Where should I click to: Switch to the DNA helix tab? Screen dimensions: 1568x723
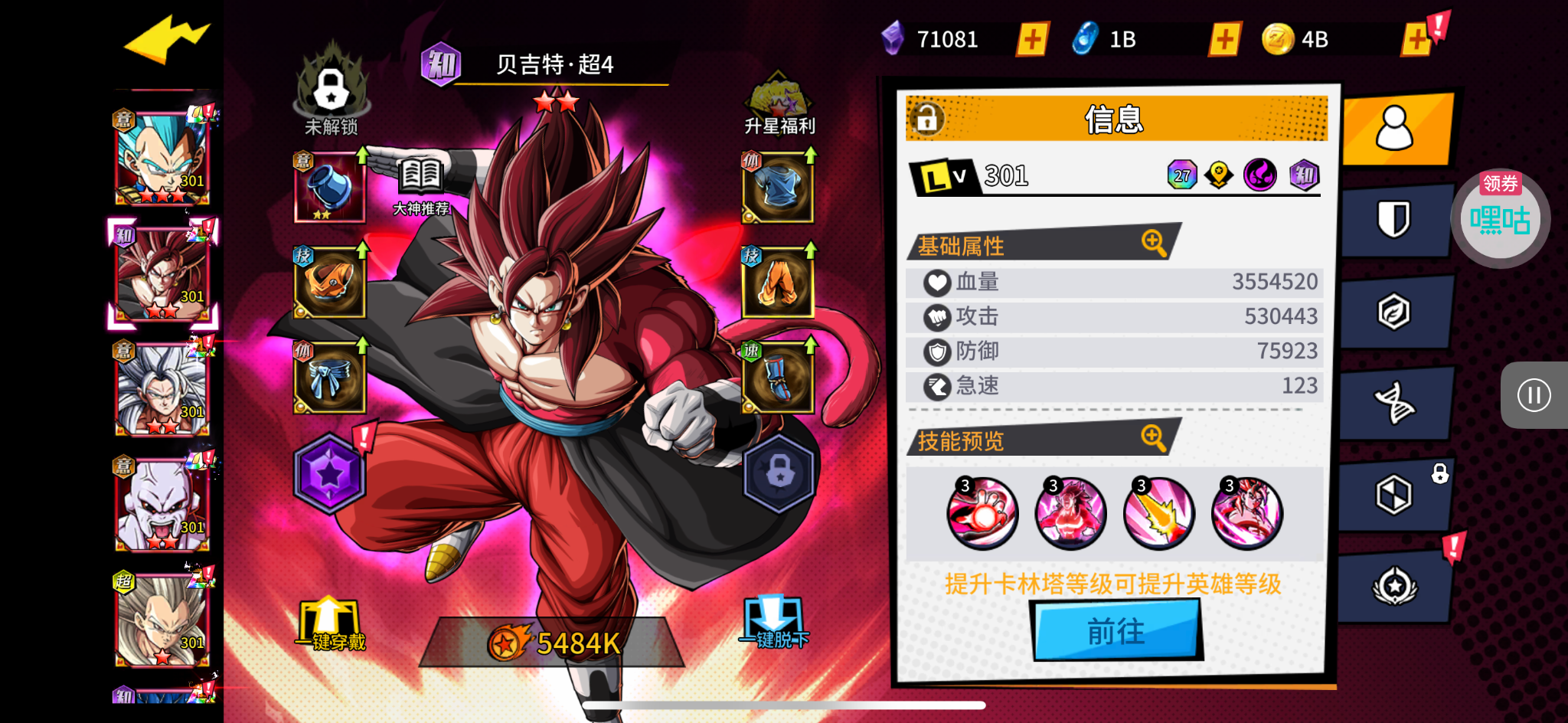pyautogui.click(x=1394, y=404)
